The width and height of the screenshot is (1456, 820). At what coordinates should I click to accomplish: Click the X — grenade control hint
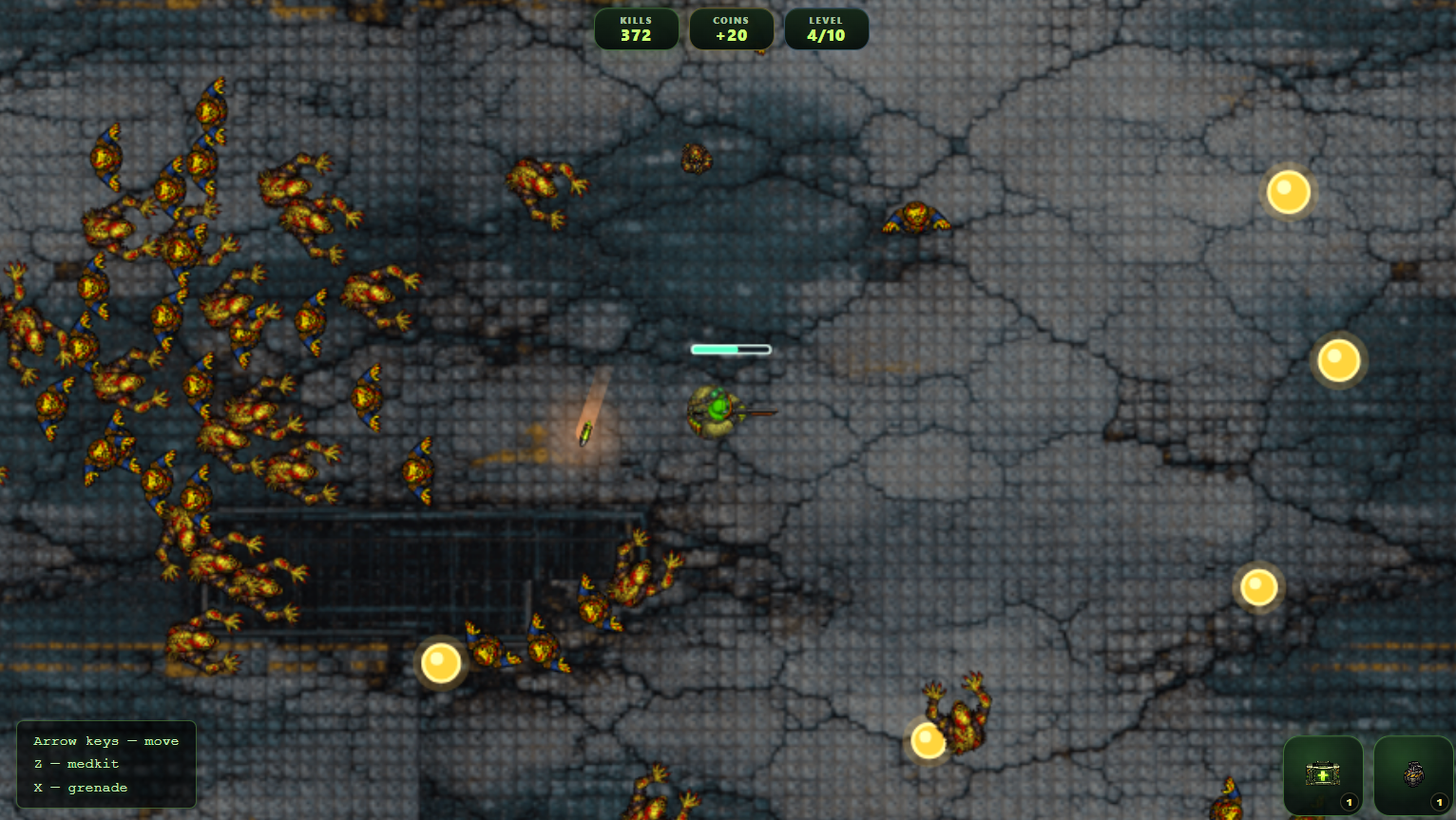tap(81, 787)
